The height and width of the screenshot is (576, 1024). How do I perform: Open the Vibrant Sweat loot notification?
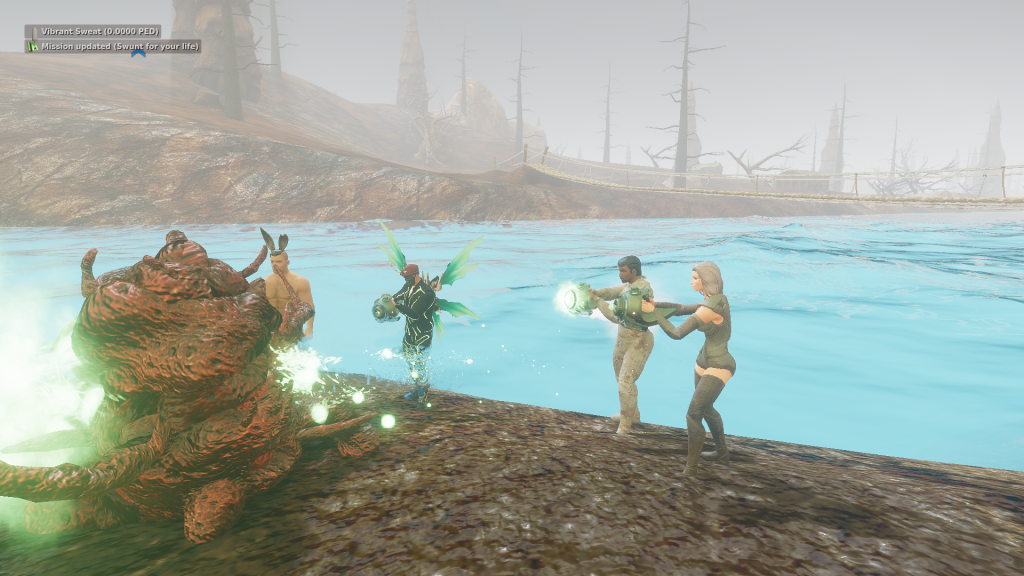pyautogui.click(x=93, y=31)
